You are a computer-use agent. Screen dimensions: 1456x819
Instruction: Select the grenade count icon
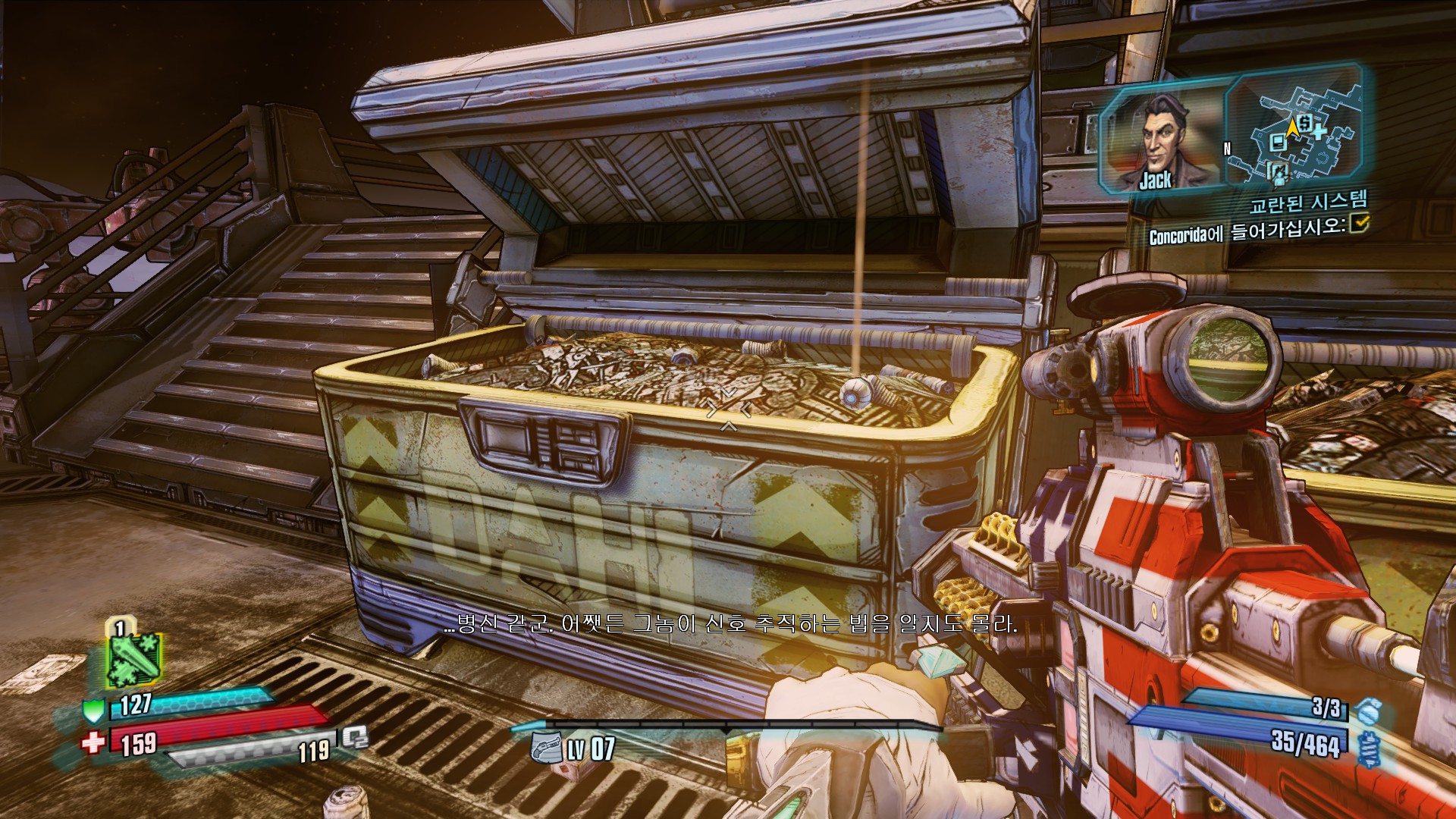tap(1368, 711)
